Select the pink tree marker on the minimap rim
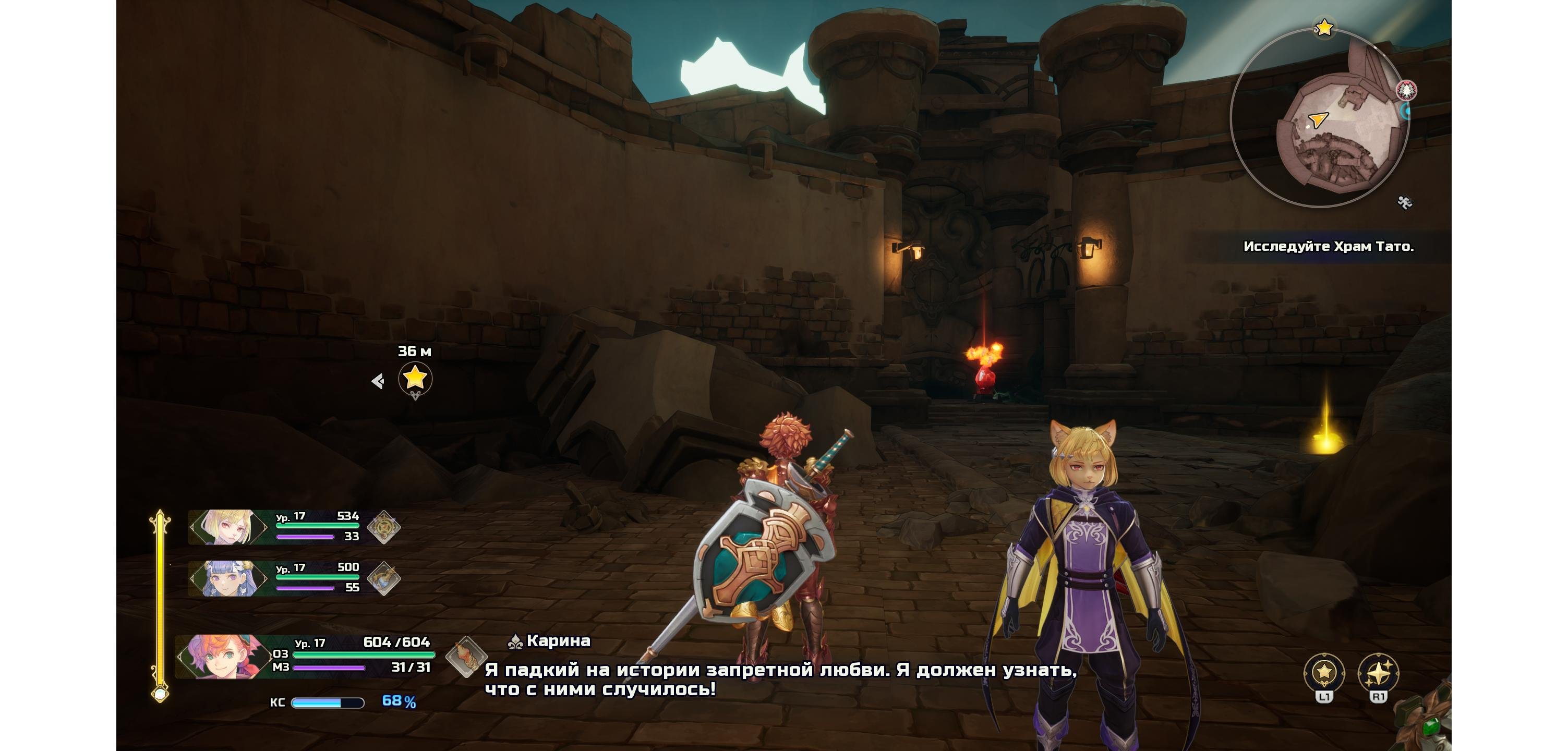This screenshot has height=751, width=1568. coord(1406,91)
